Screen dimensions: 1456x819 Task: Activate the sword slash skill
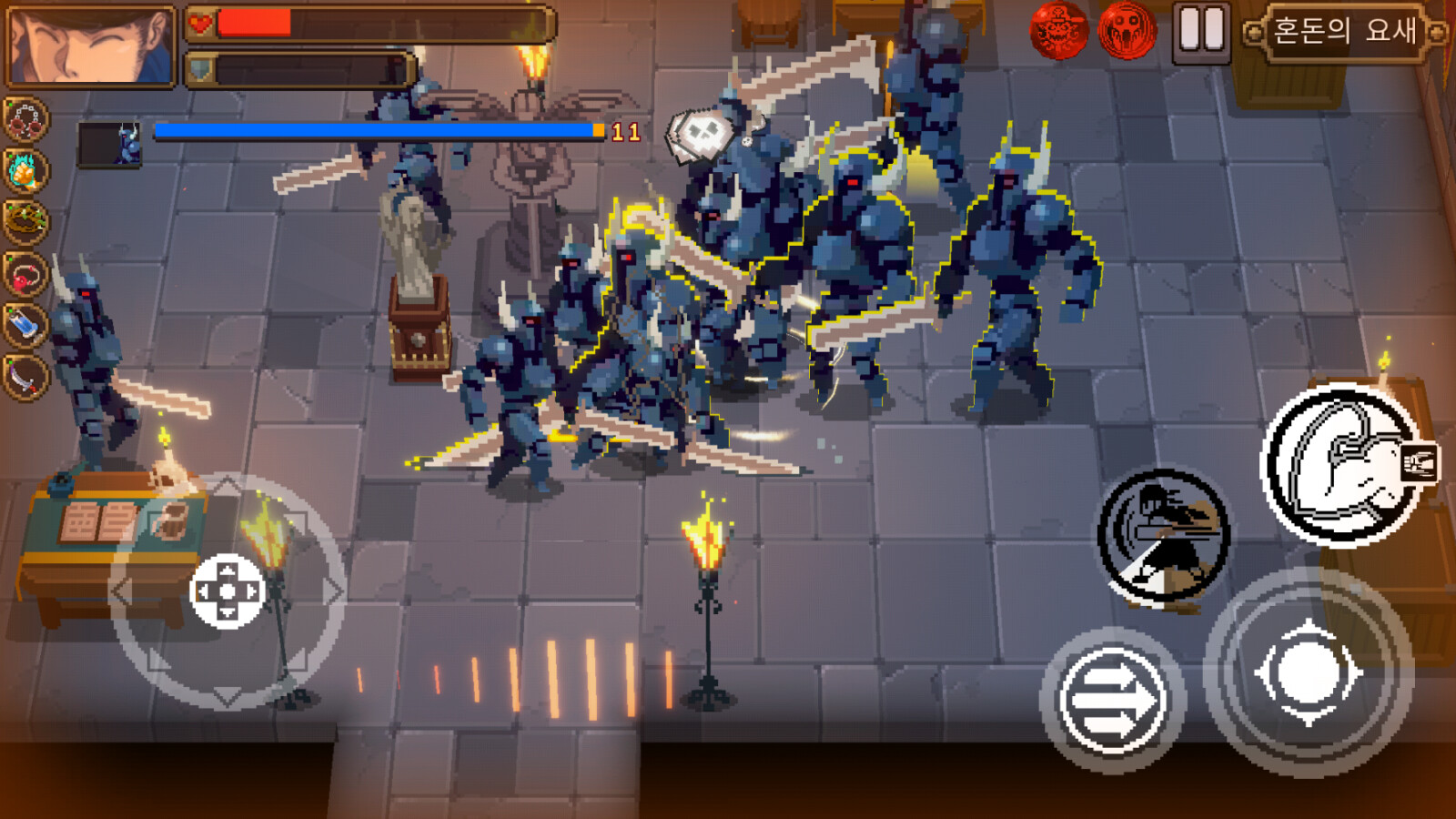point(1163,536)
